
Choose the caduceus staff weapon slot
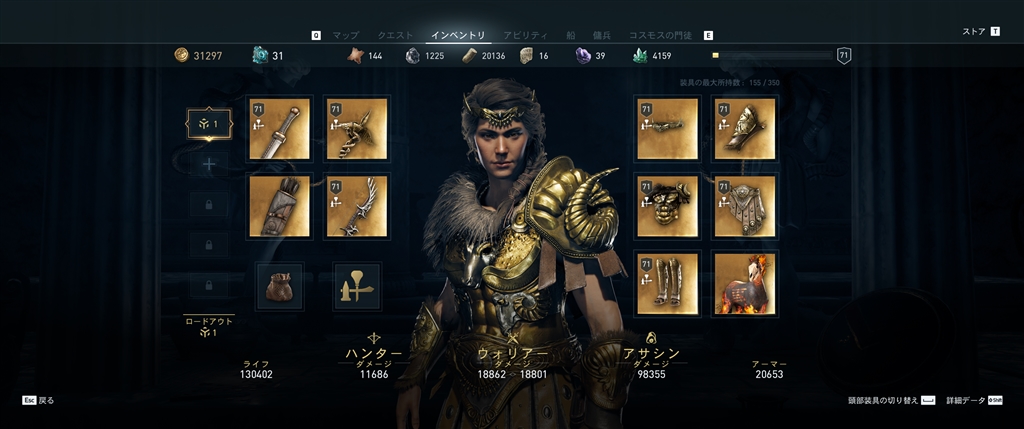357,129
